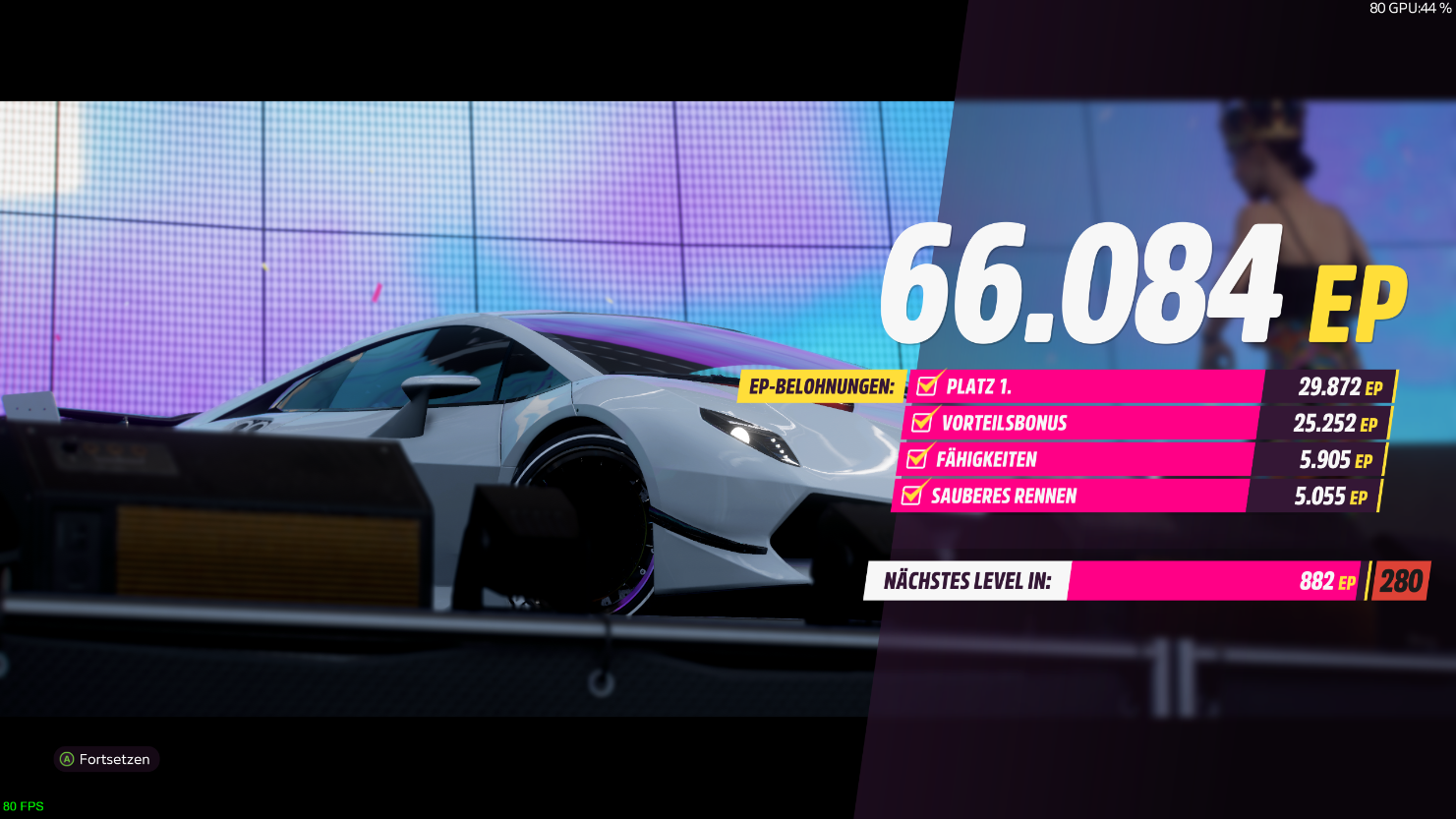Click the GPU usage indicator in the corner
Screen dimensions: 1456x819
click(1409, 10)
